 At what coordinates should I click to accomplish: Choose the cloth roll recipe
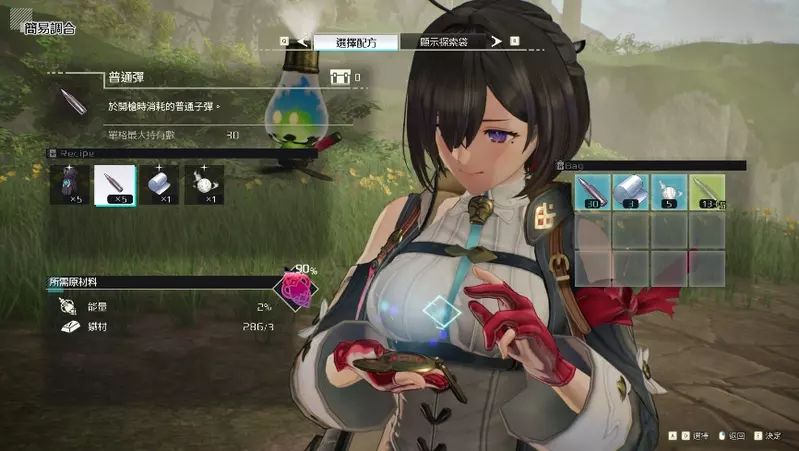click(160, 186)
